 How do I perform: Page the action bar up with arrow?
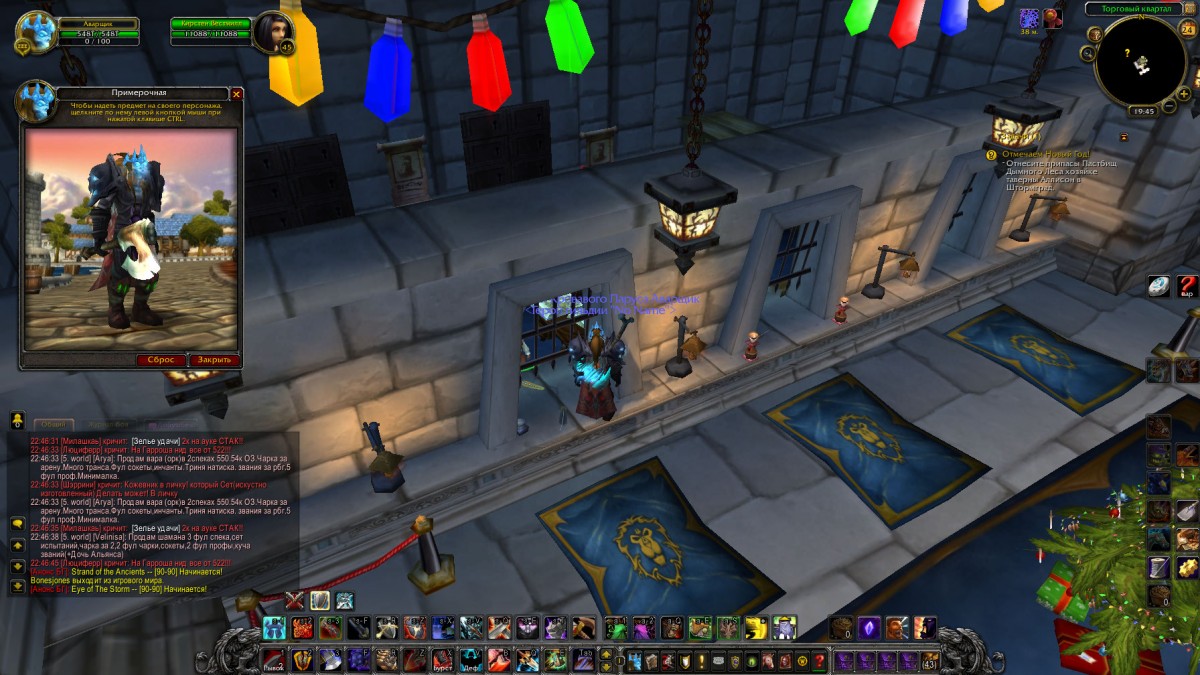(606, 654)
